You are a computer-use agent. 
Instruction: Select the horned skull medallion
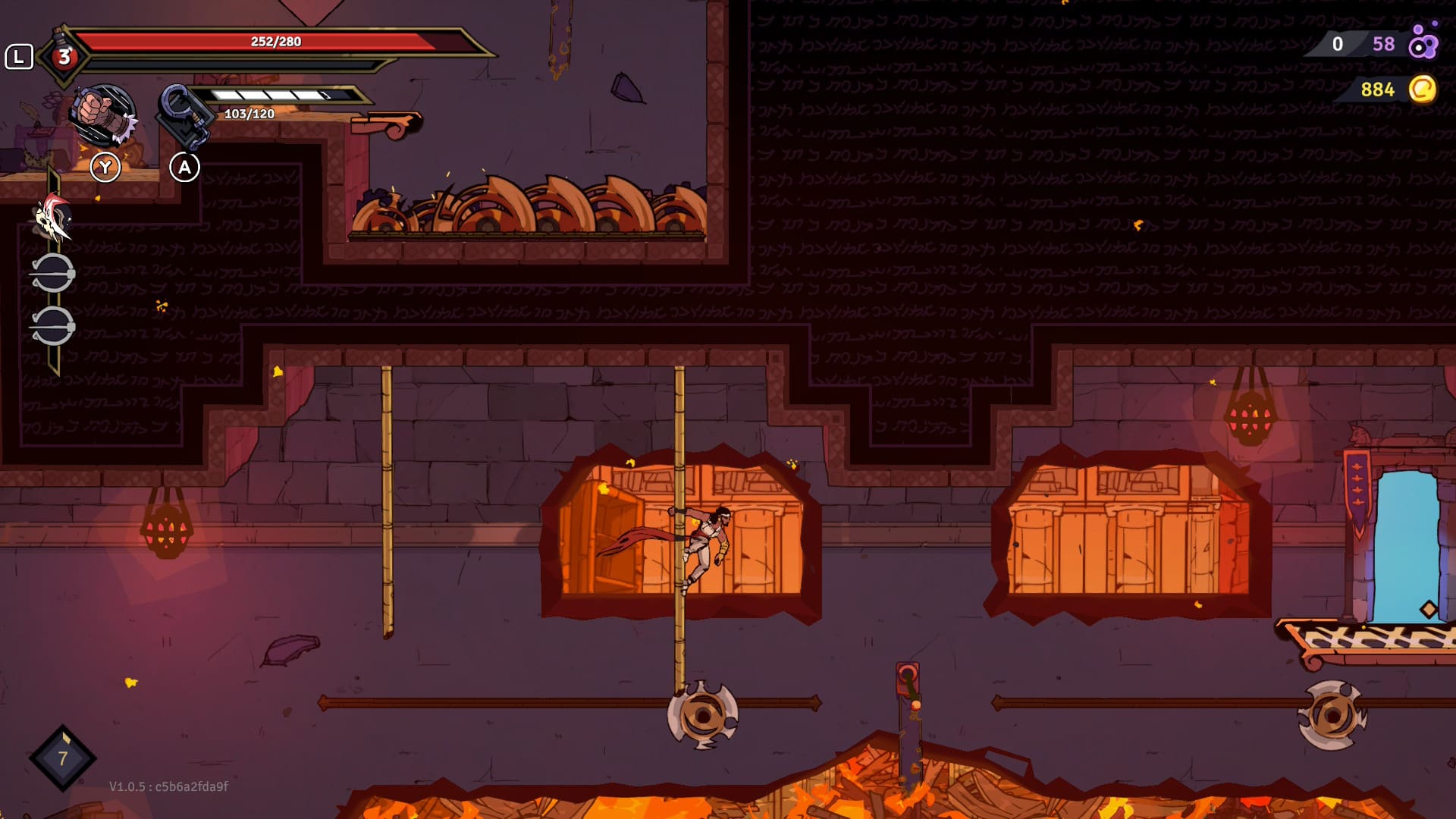[53, 218]
